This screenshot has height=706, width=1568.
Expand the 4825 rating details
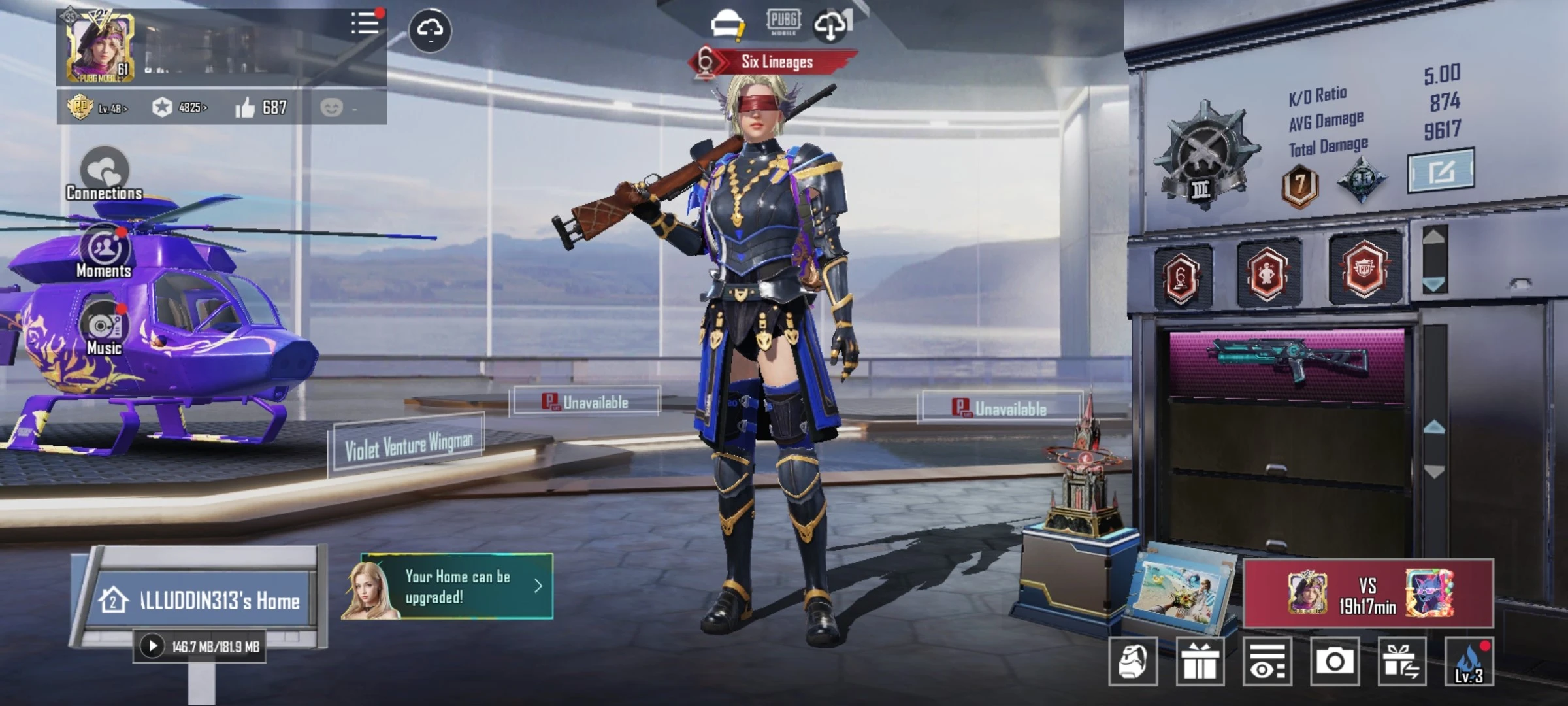[x=188, y=108]
